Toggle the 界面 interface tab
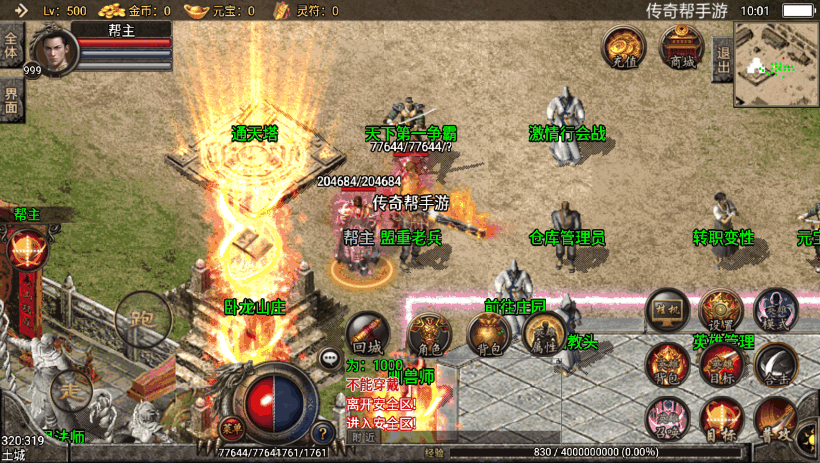 tap(11, 99)
